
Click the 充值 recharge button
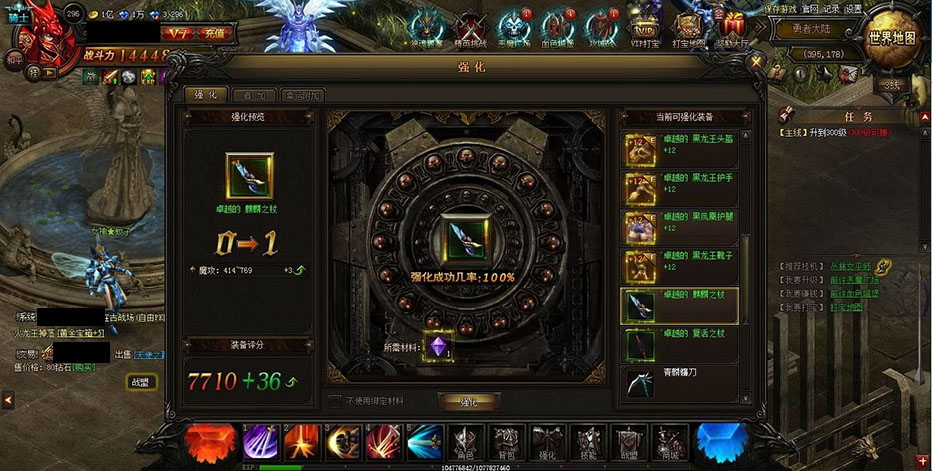(215, 33)
